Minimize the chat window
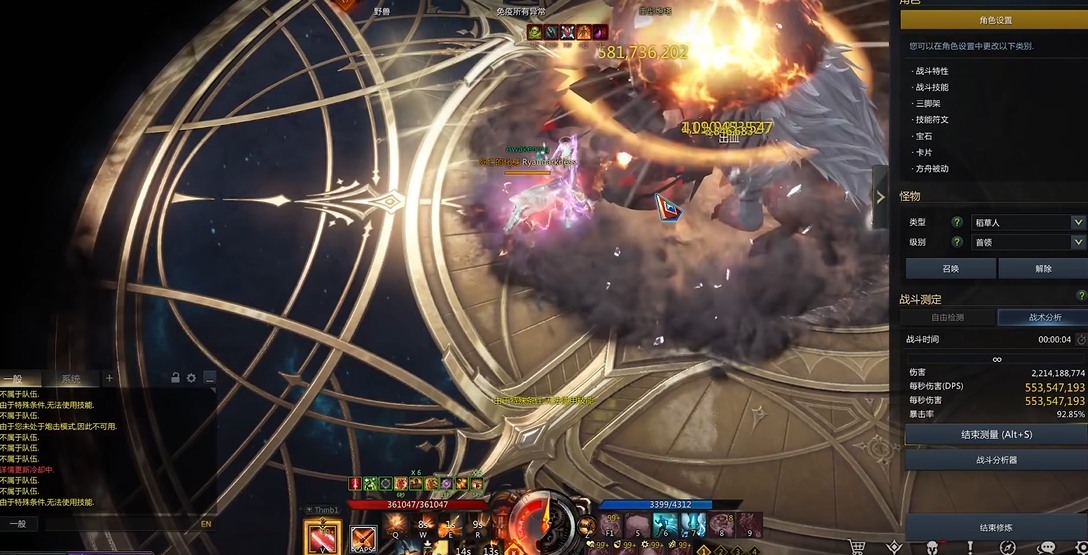1088x555 pixels. point(209,378)
